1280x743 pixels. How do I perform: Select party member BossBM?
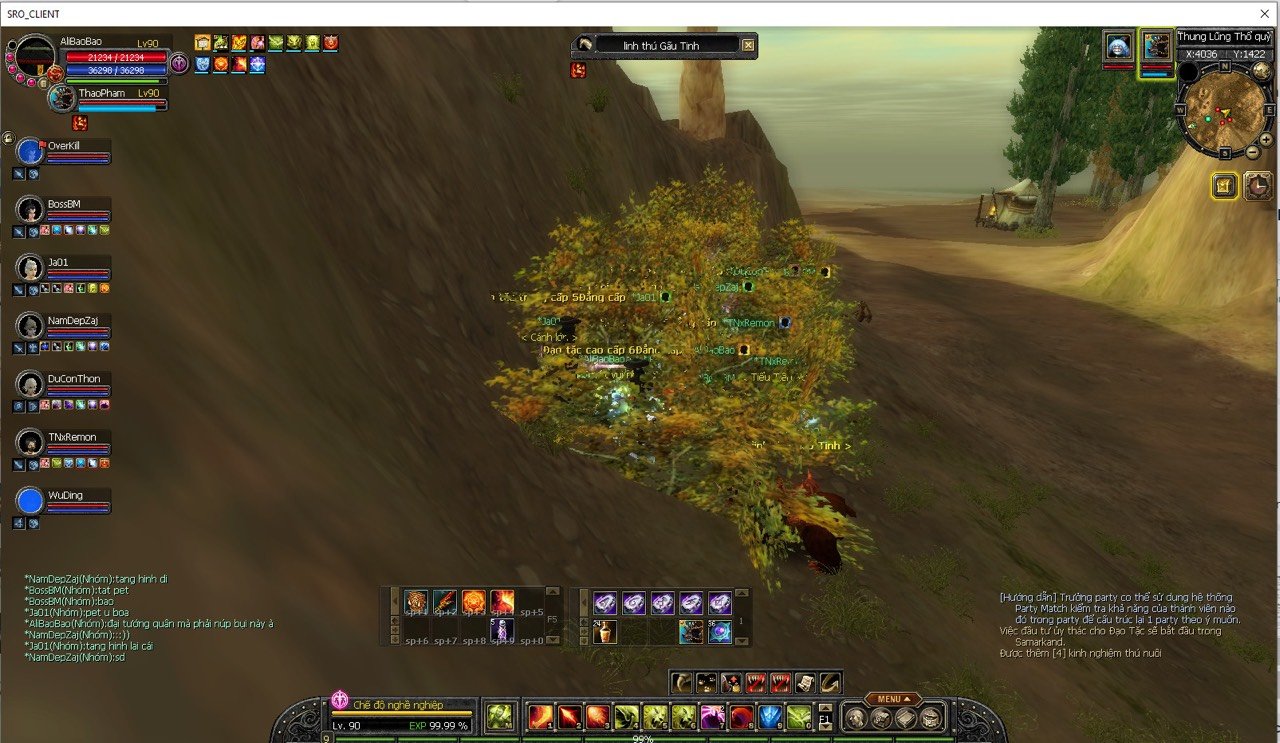point(31,211)
